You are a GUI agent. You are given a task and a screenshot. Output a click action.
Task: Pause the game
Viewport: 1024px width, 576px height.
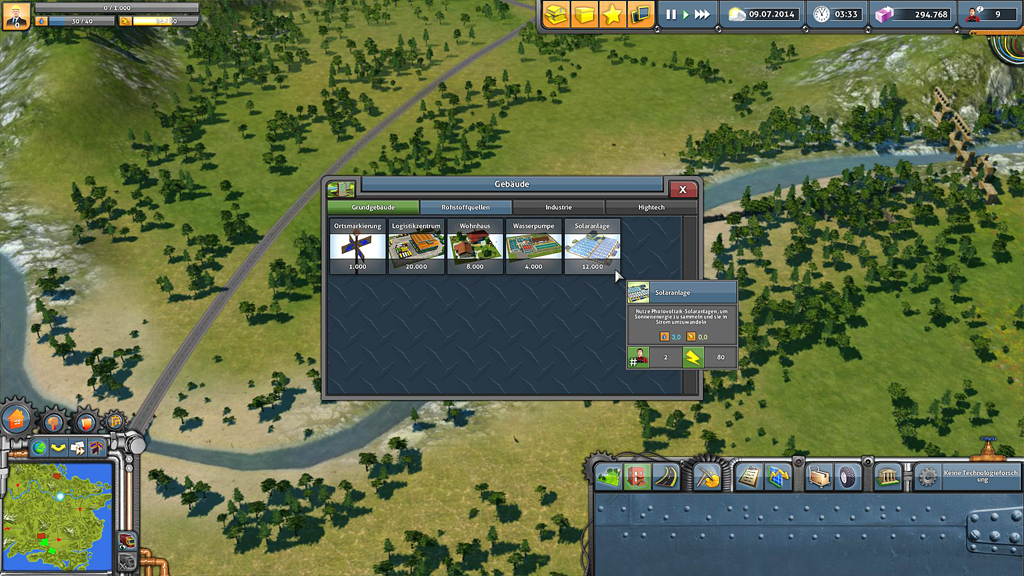(x=671, y=15)
